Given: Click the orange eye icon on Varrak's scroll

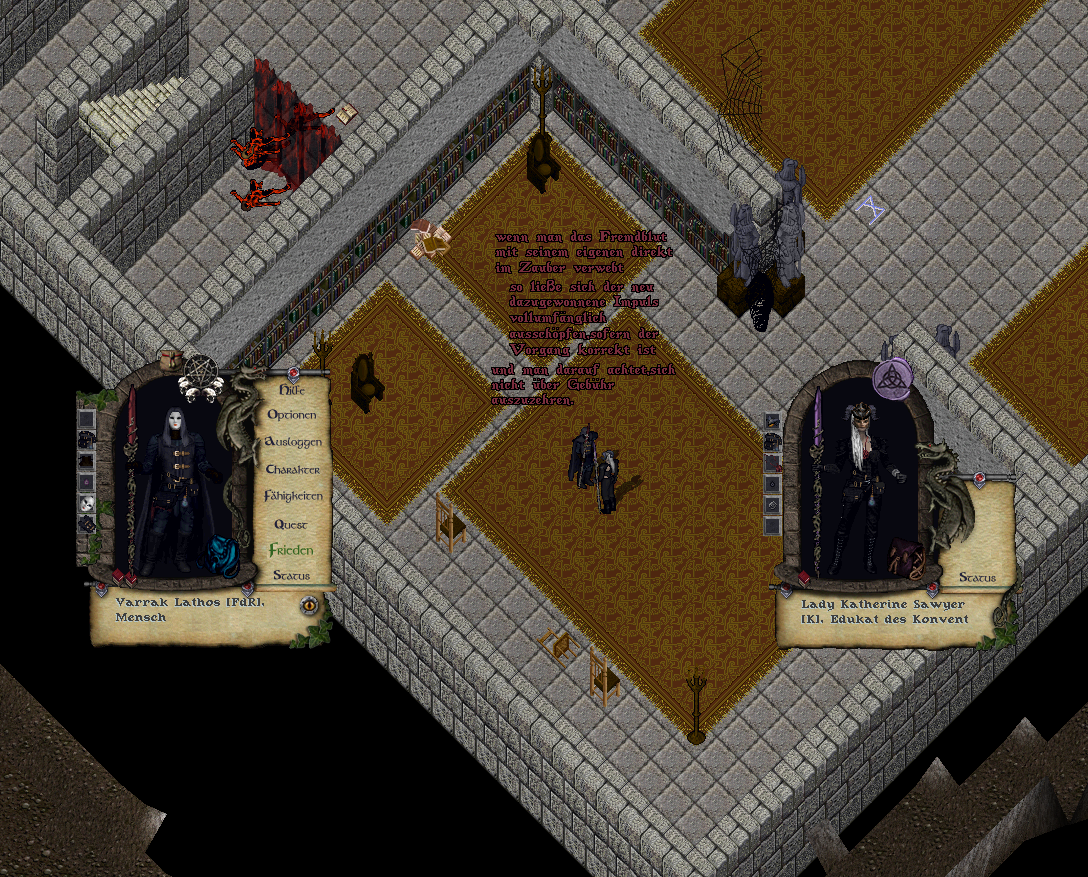Looking at the screenshot, I should [309, 605].
